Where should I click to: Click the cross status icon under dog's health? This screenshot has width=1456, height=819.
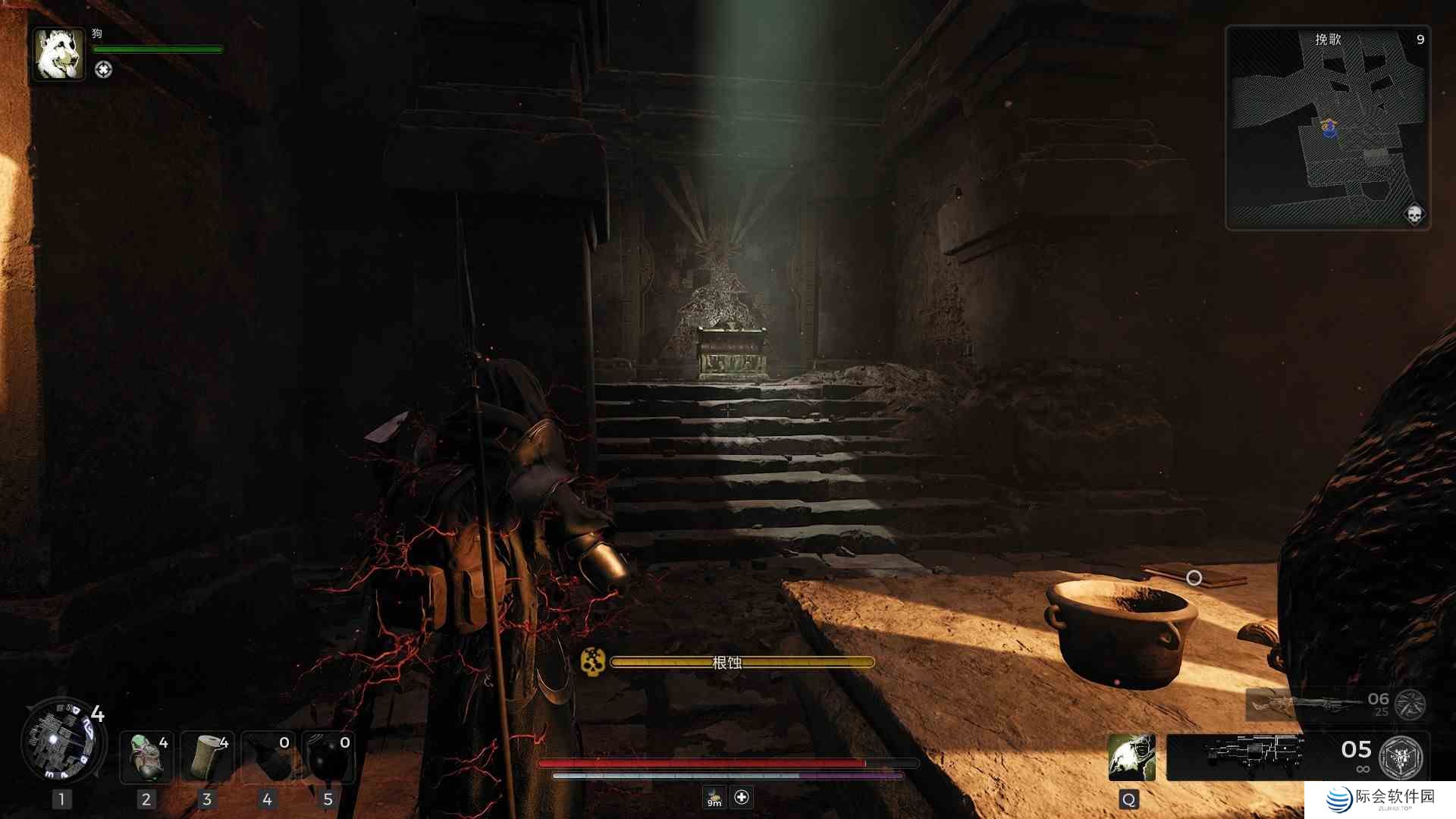click(x=103, y=70)
